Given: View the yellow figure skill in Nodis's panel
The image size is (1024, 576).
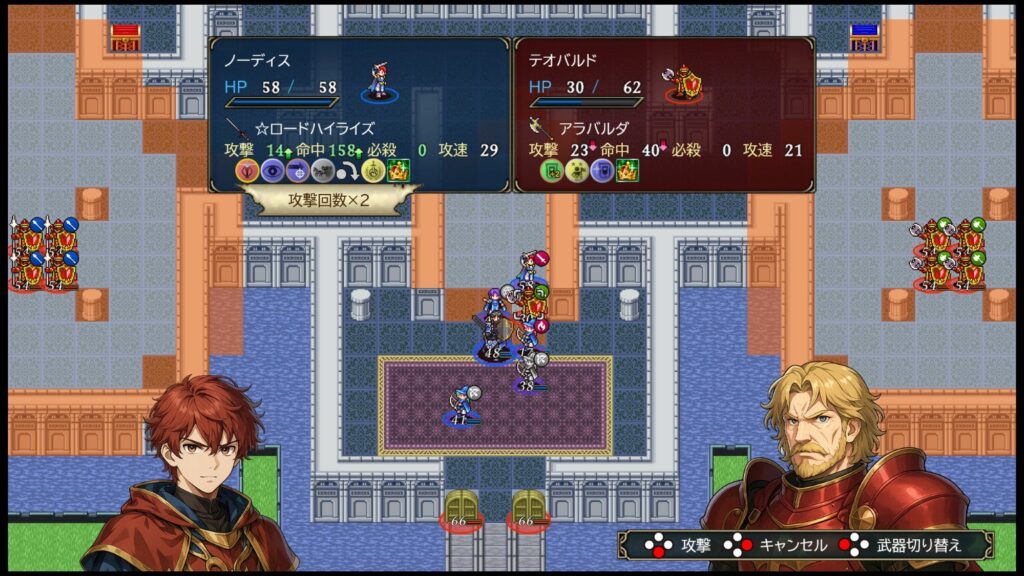Looking at the screenshot, I should point(372,170).
